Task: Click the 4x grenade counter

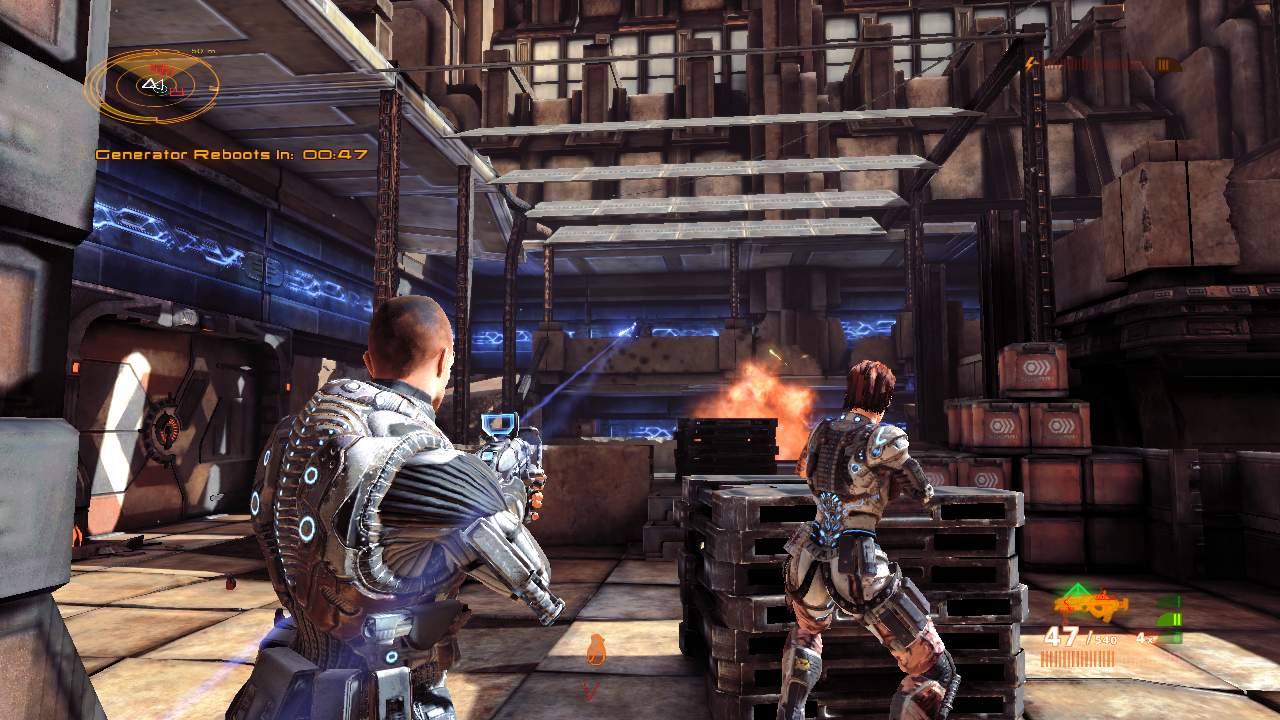Action: pyautogui.click(x=1145, y=638)
